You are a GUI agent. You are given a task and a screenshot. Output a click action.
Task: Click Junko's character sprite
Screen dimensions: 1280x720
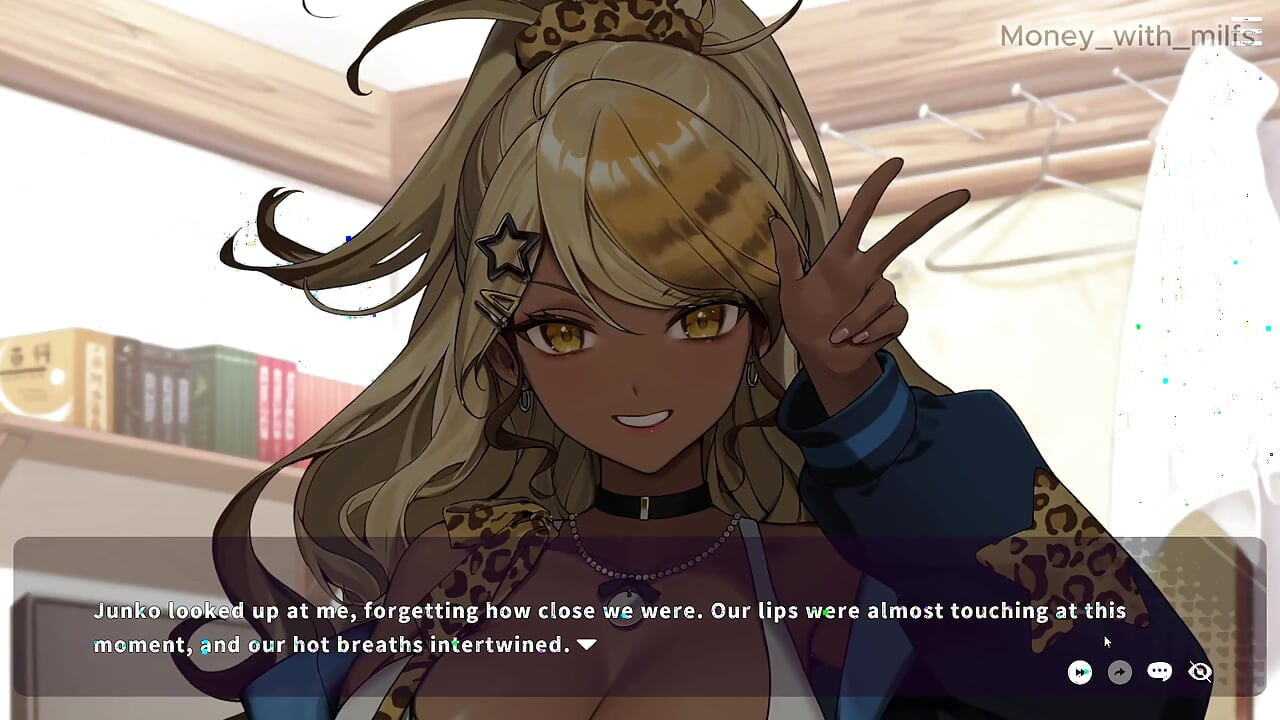[x=630, y=350]
